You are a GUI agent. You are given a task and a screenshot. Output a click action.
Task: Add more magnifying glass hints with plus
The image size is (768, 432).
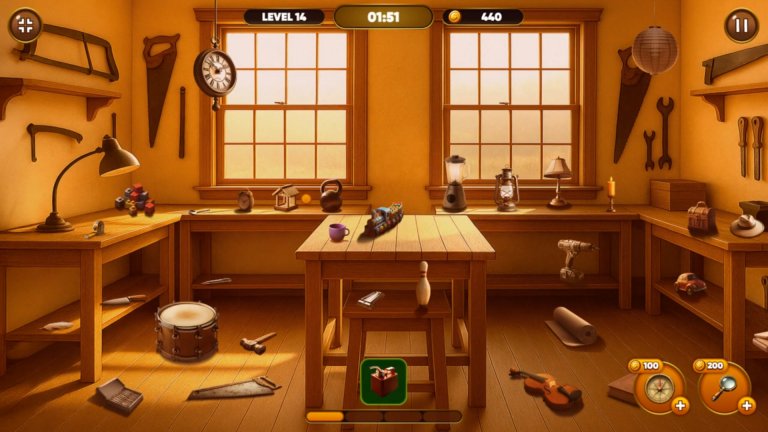point(746,405)
